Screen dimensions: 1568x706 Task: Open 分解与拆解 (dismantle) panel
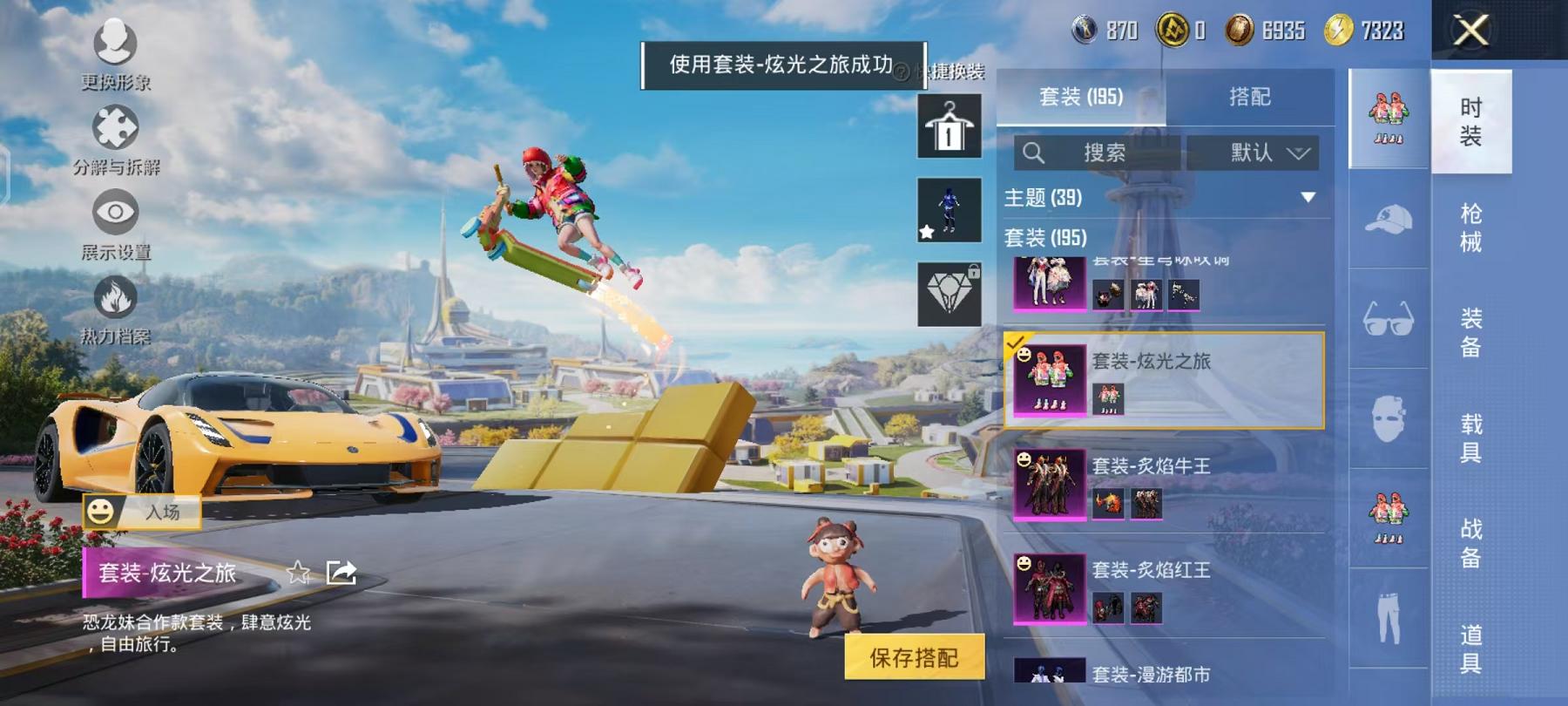[x=116, y=129]
